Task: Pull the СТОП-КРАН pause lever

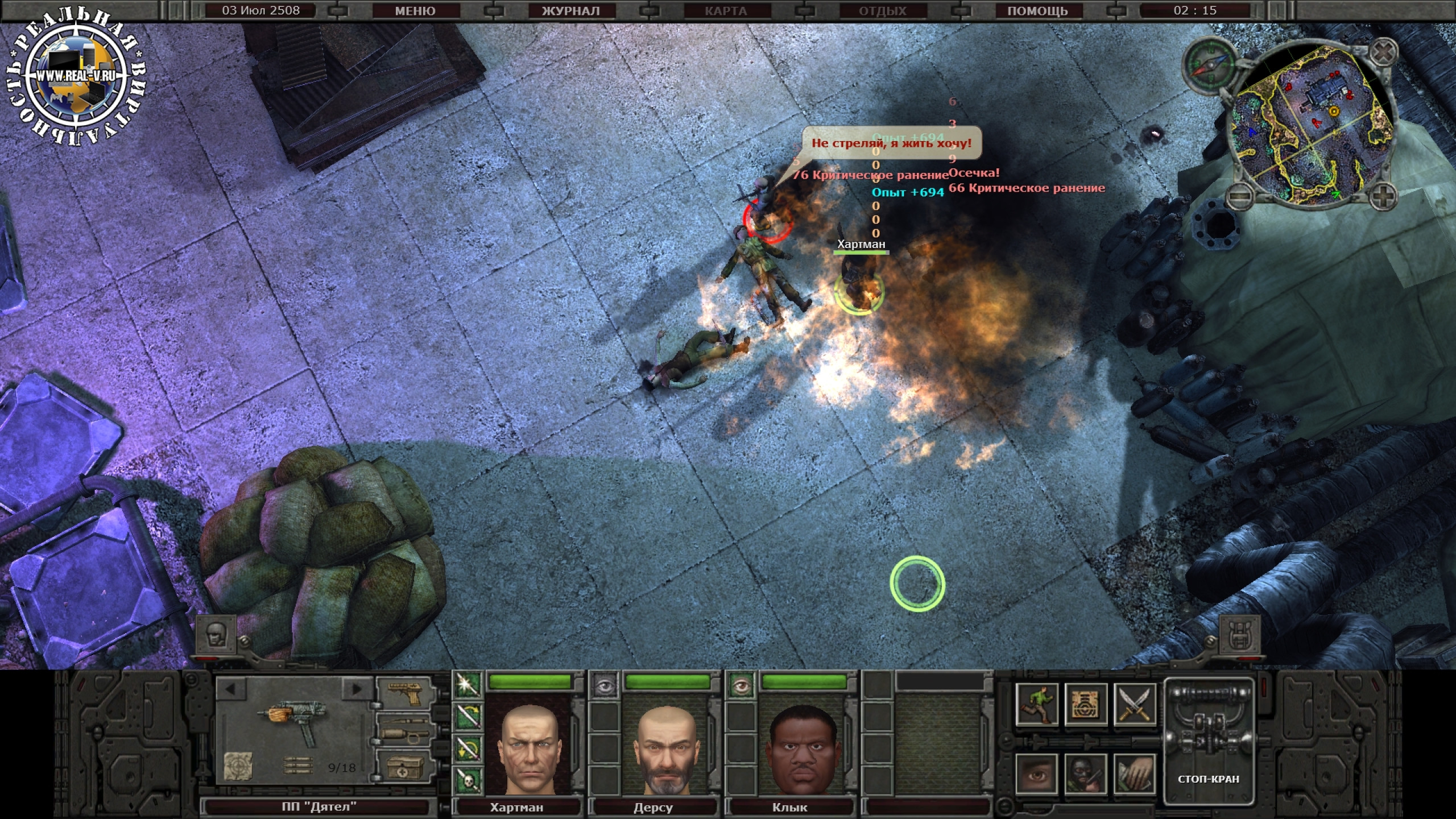Action: click(x=1208, y=739)
